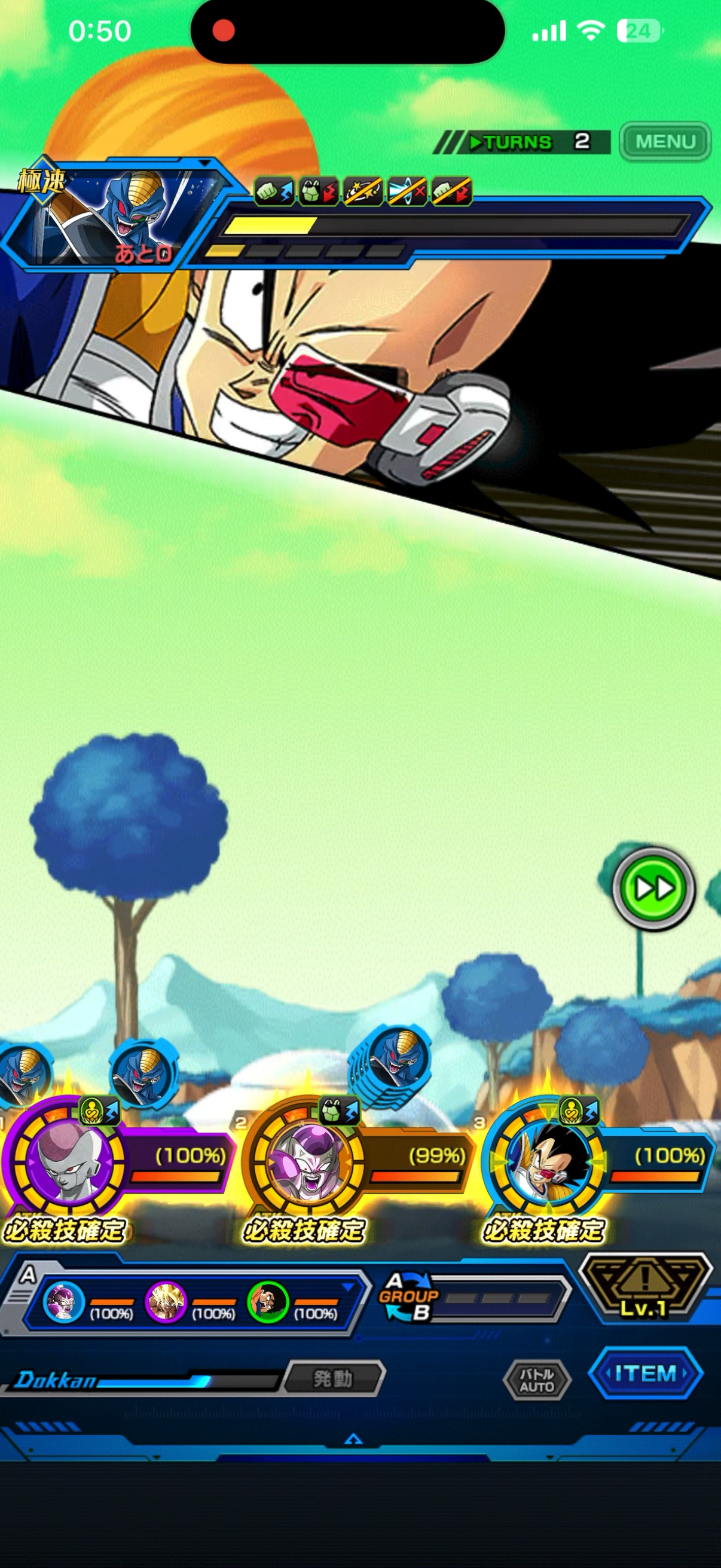
Task: Activate the 発動 Dokkan button
Action: pyautogui.click(x=334, y=1377)
